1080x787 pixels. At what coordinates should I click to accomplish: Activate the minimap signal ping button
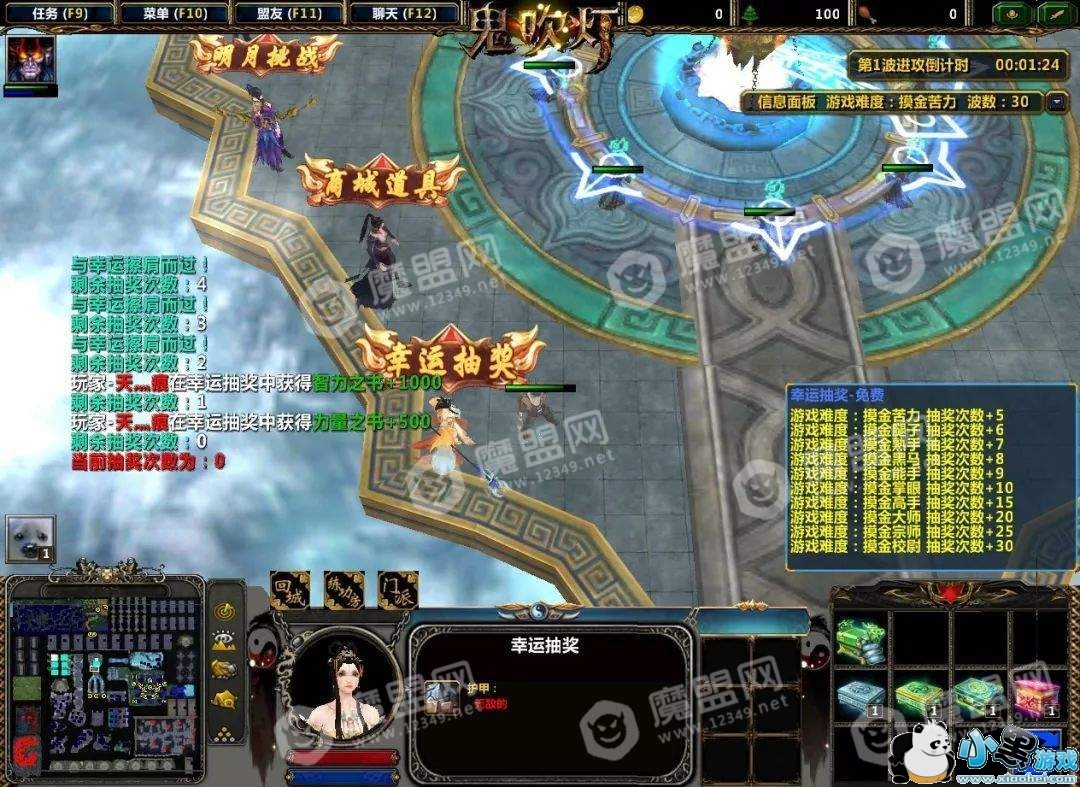click(x=226, y=610)
